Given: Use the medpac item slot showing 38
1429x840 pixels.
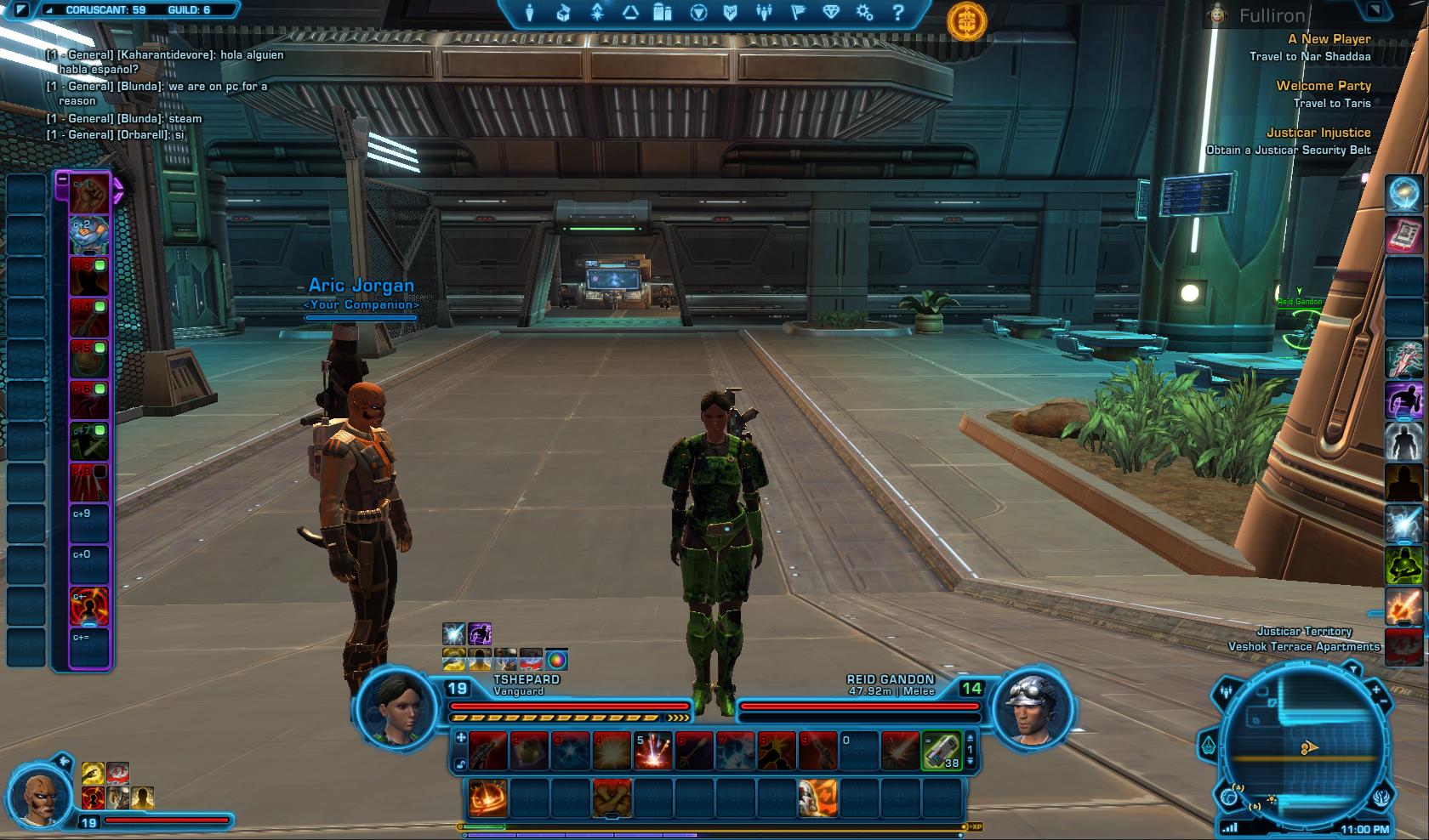Looking at the screenshot, I should click(x=941, y=752).
